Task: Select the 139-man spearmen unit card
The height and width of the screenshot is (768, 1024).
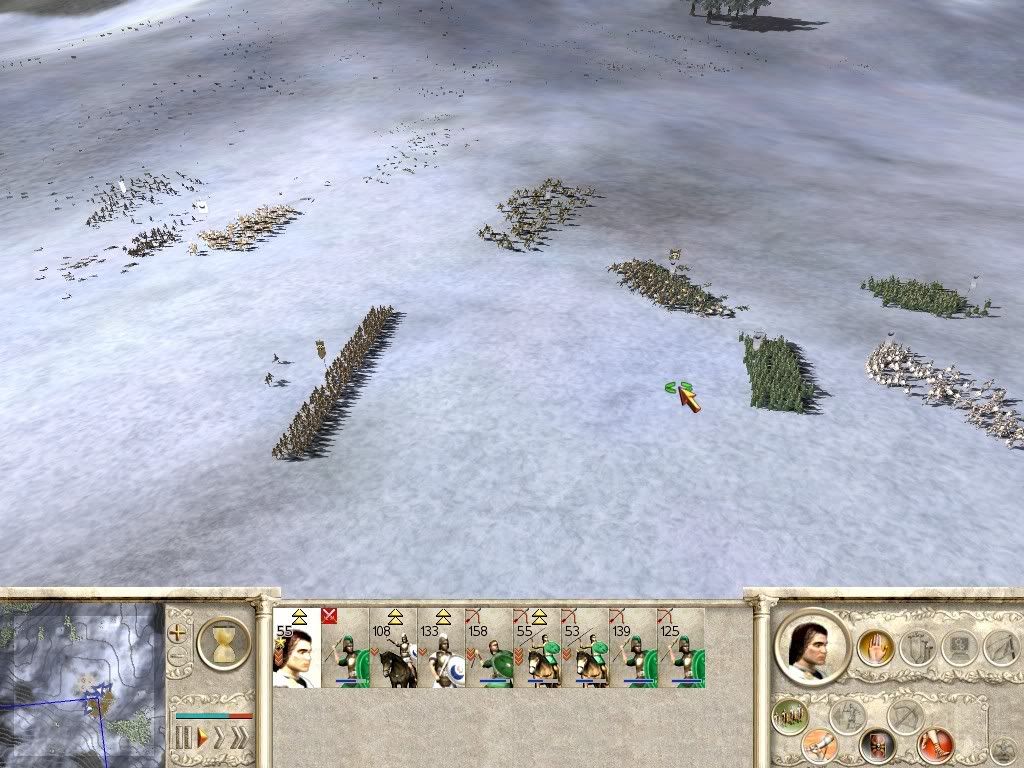Action: point(633,649)
